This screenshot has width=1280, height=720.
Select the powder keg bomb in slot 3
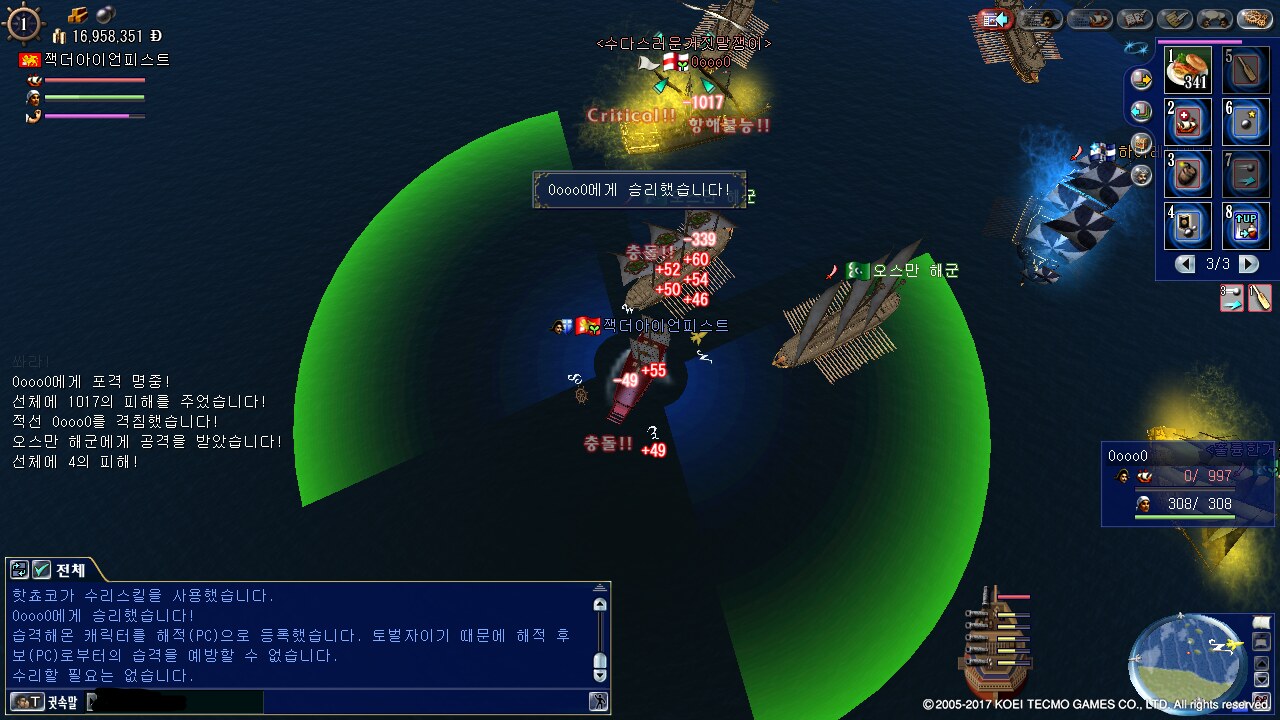pos(1188,174)
